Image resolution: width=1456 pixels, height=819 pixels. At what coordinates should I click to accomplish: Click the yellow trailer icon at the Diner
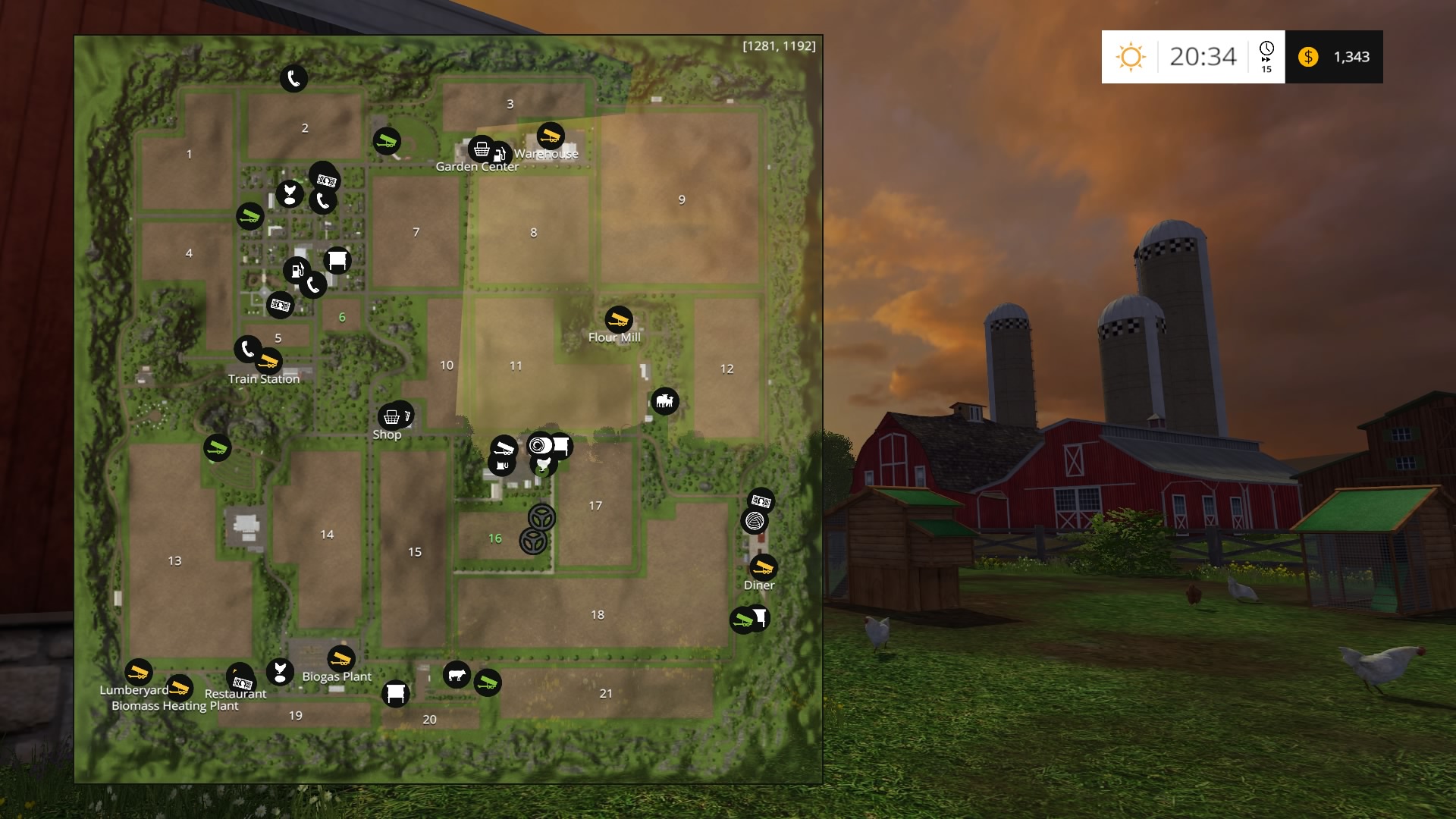click(763, 568)
